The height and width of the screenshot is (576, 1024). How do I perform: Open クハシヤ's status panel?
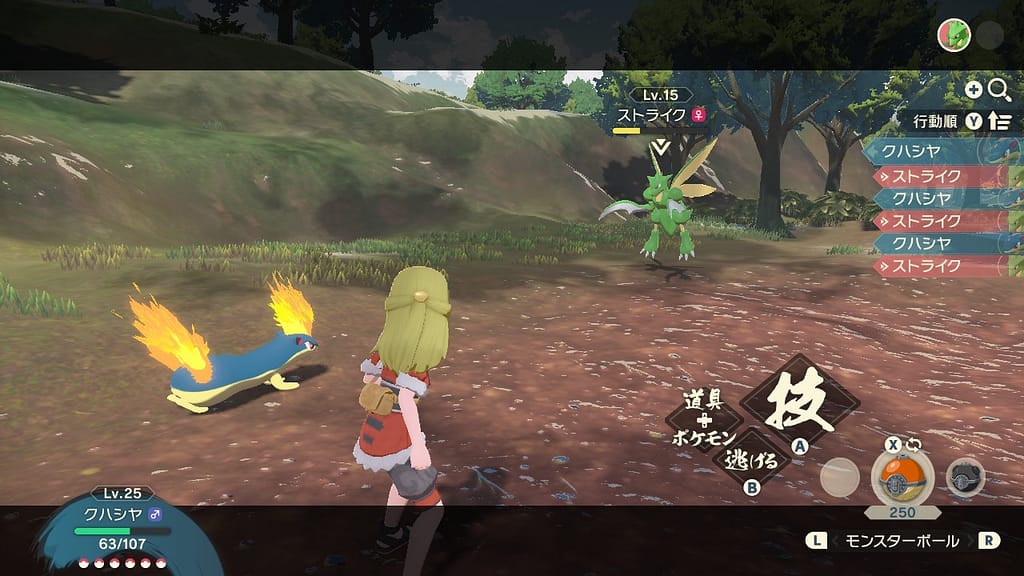118,520
